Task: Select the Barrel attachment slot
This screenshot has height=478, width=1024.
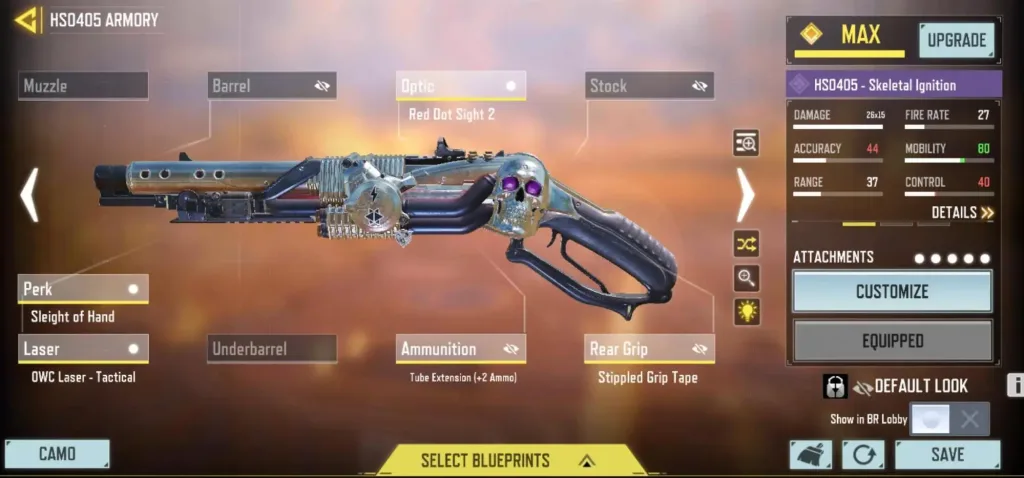Action: 272,86
